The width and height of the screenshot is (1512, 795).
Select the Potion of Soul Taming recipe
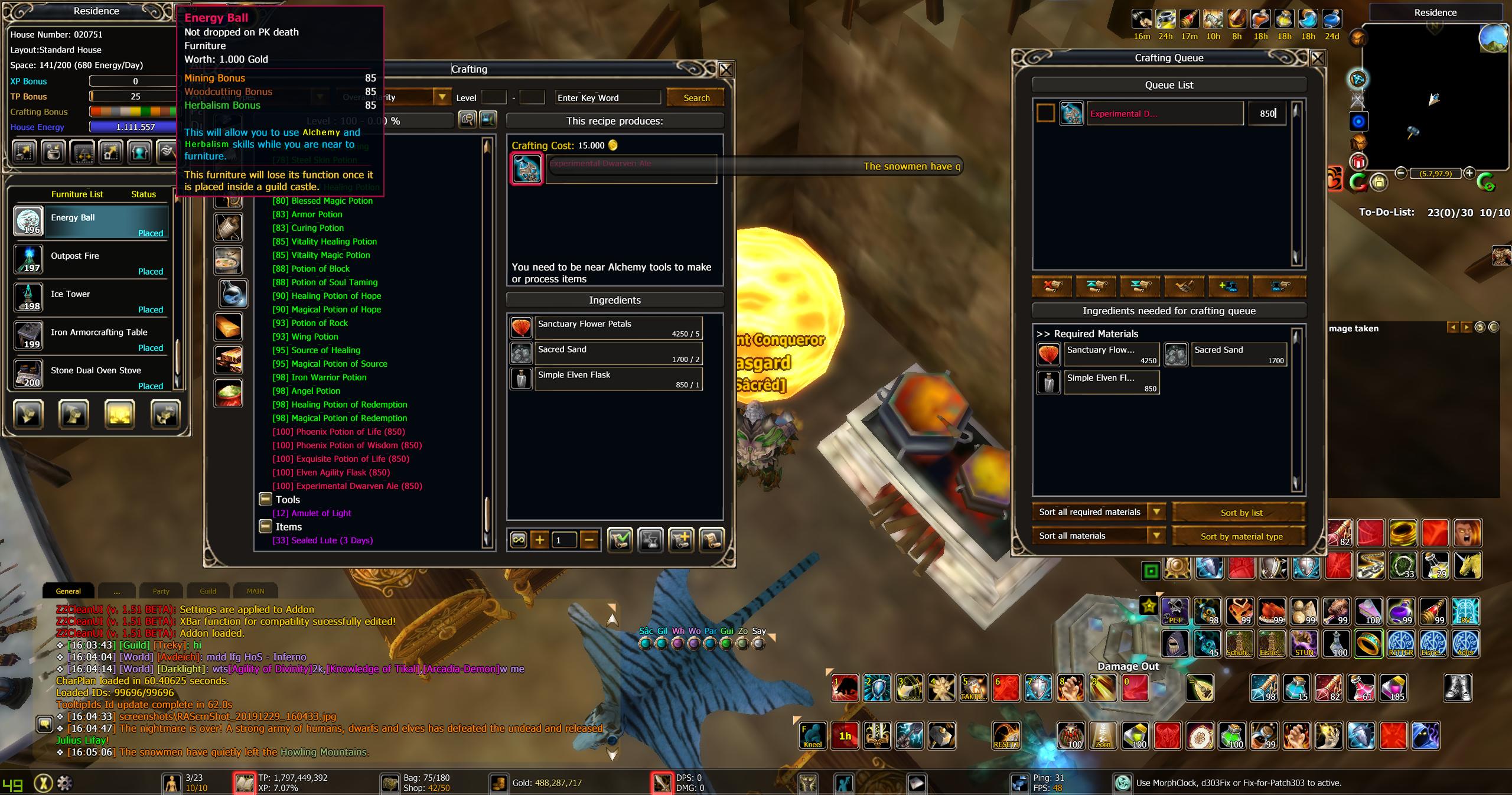pyautogui.click(x=325, y=282)
